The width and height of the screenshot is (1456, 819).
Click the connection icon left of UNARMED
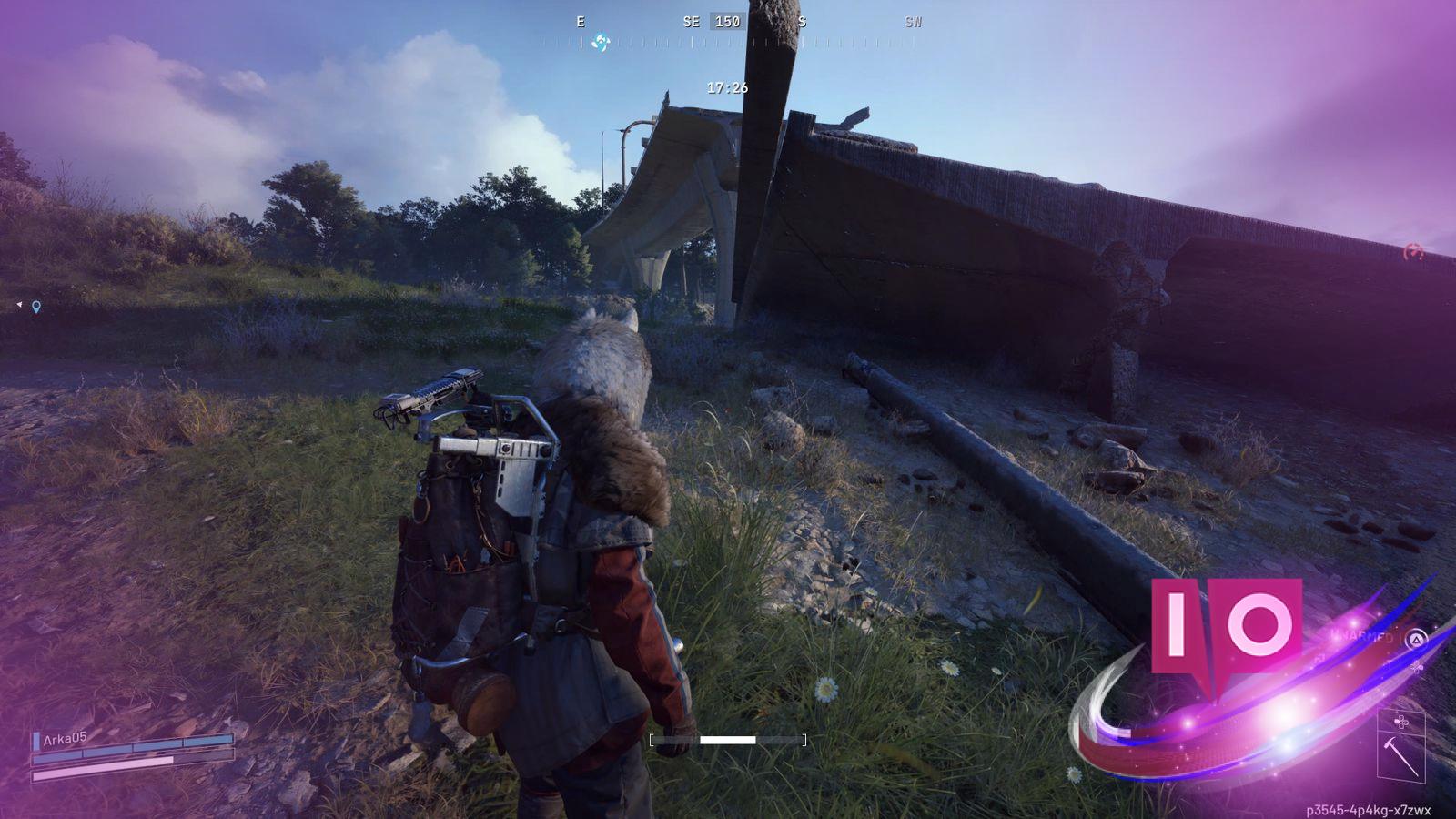[x=1319, y=659]
